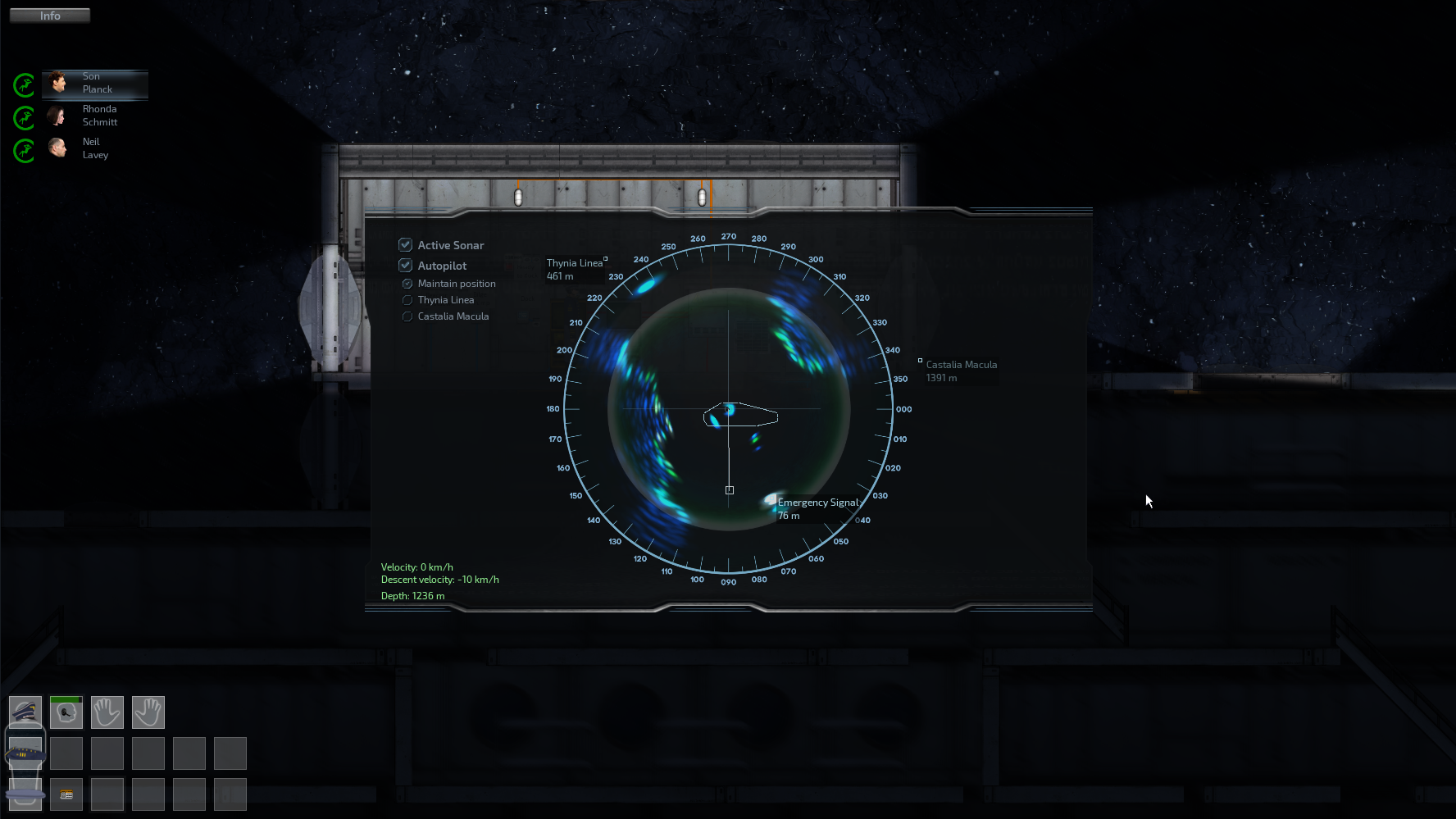Click Rhonda Schmitt's order icon

(x=24, y=118)
